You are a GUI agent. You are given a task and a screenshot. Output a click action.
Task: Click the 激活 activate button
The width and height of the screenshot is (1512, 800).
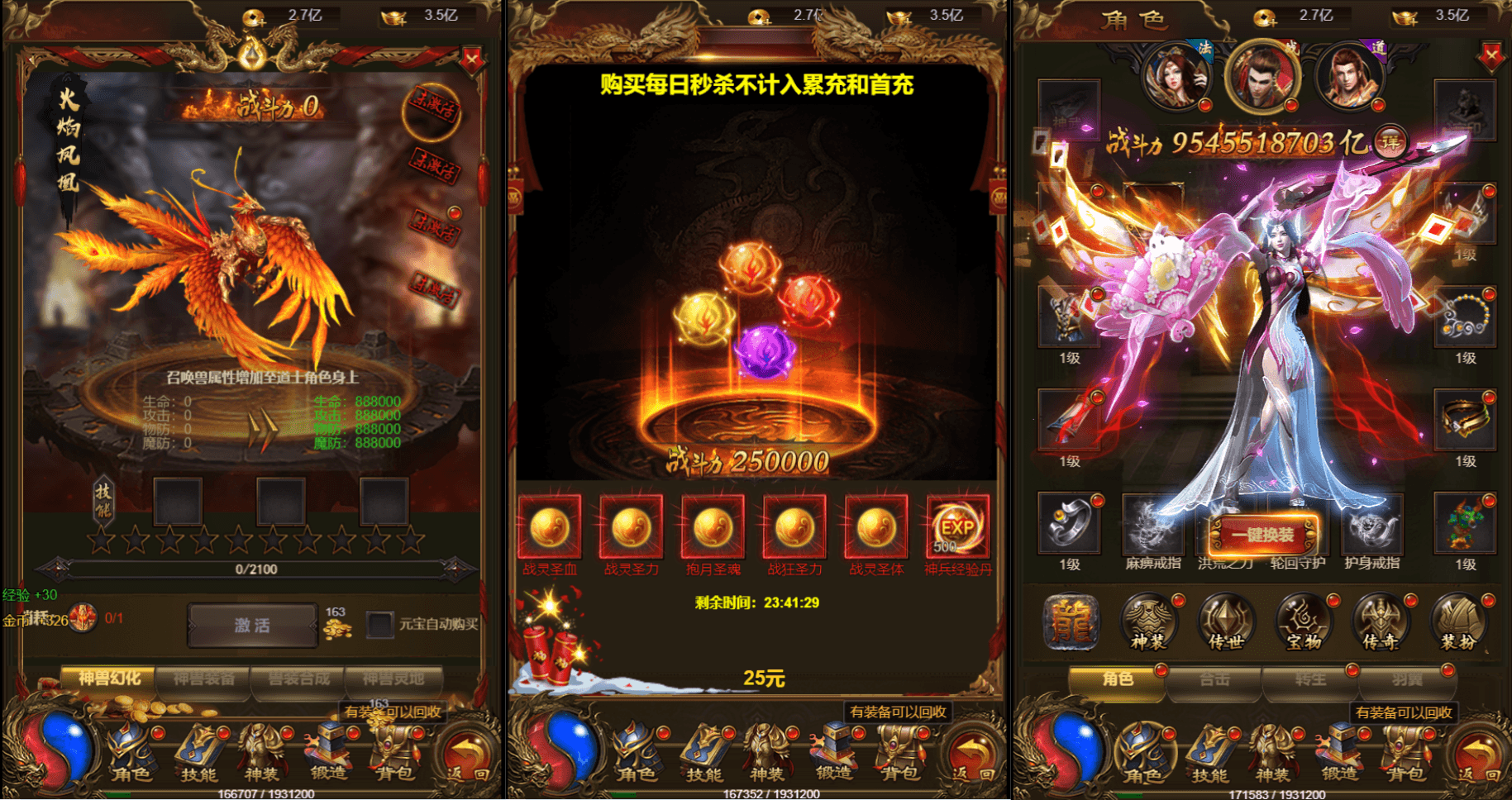coord(252,626)
